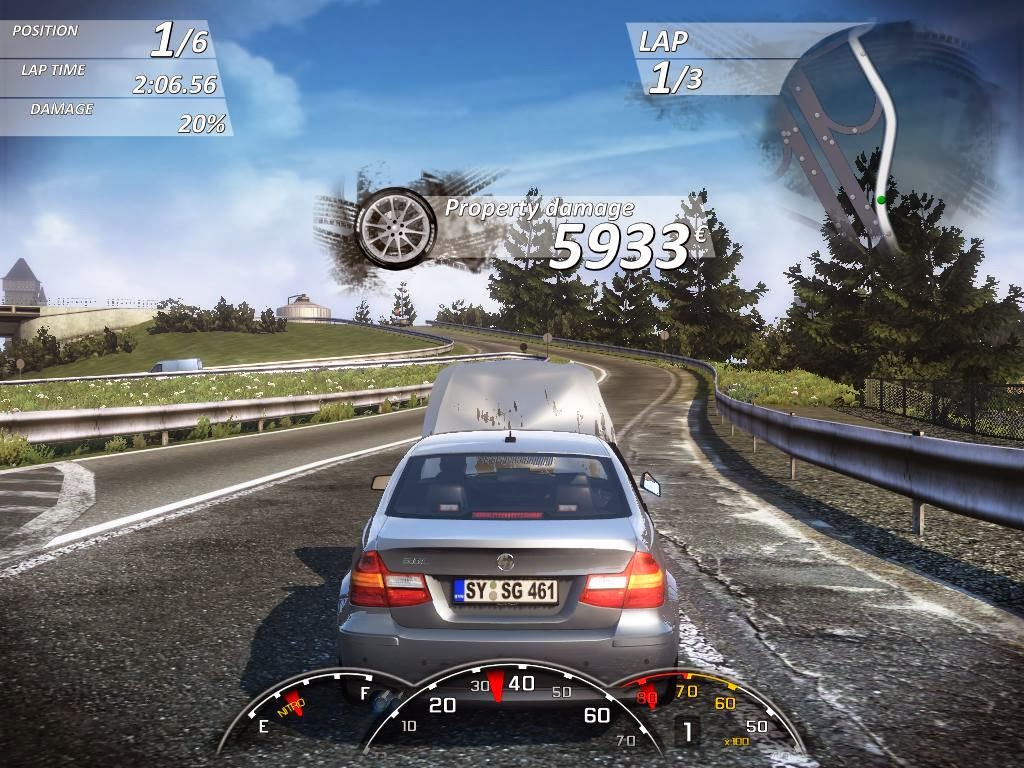Click the Property damage wheel icon

[396, 227]
